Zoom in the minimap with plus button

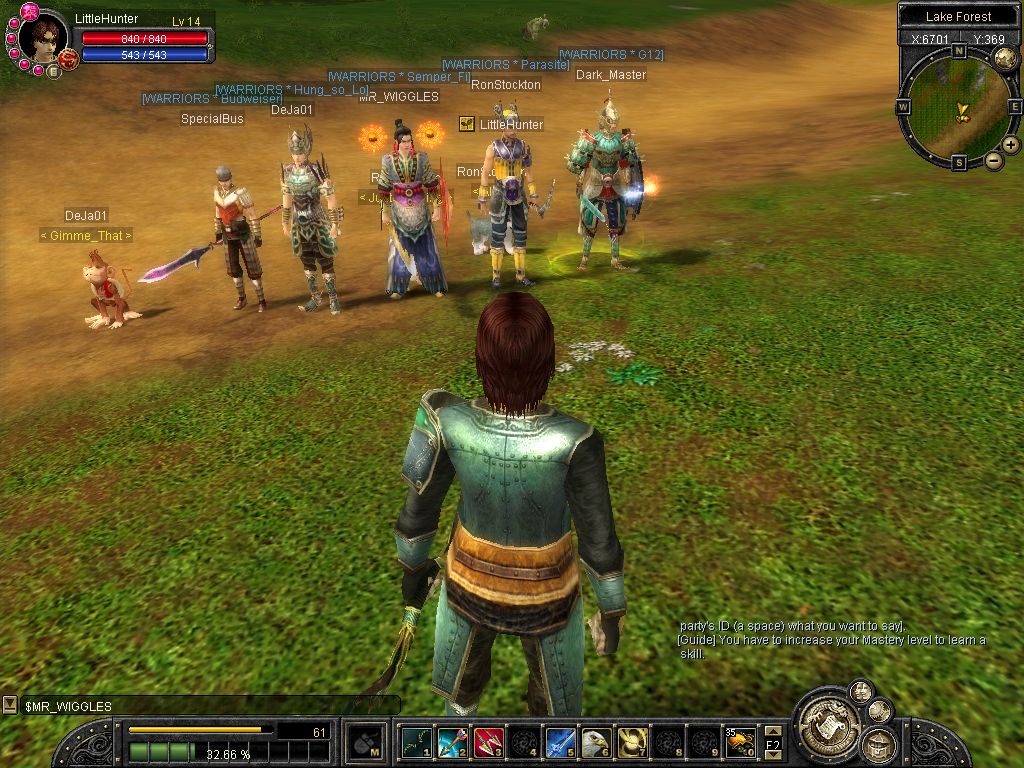click(x=1011, y=145)
